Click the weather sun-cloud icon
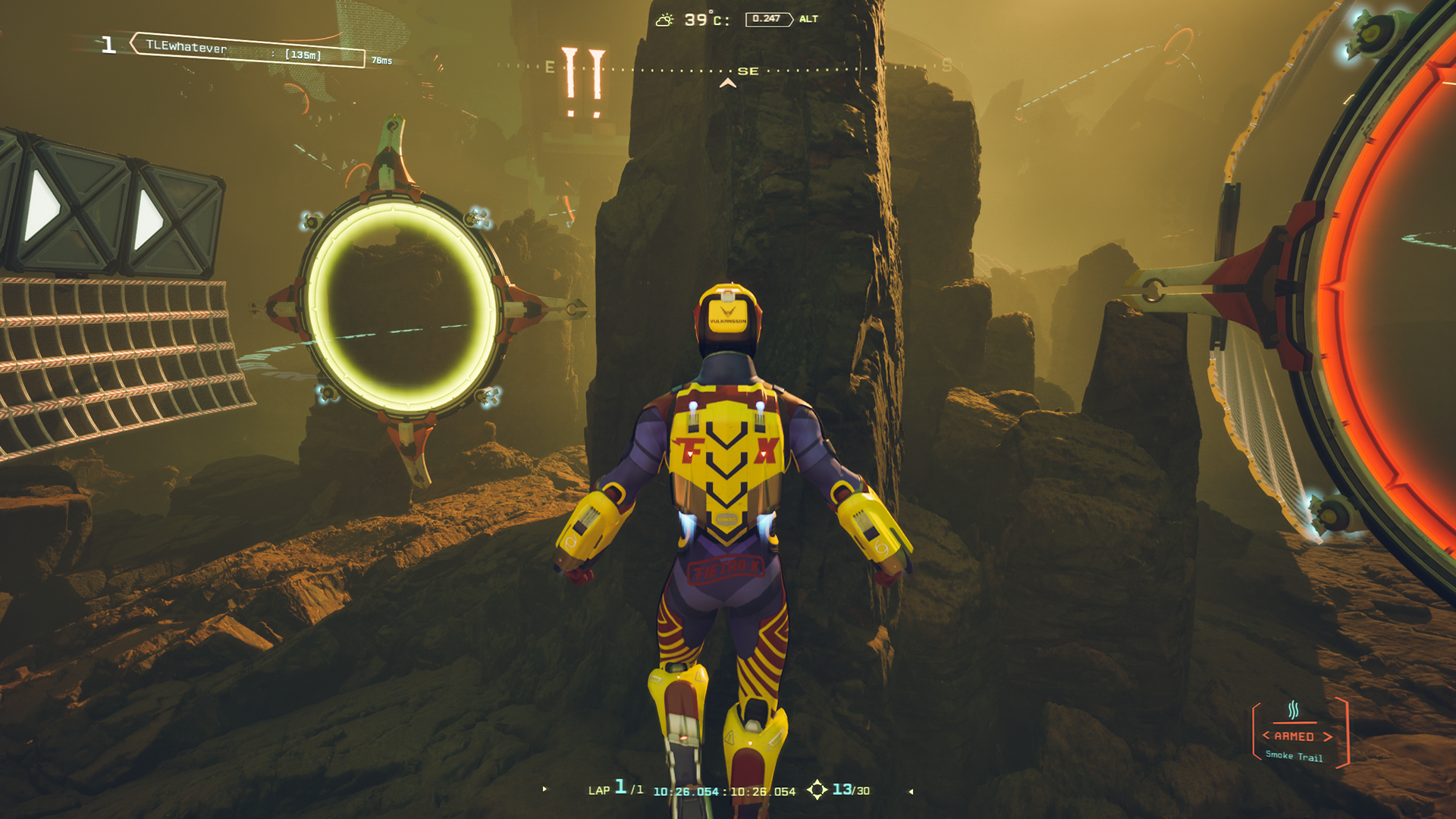This screenshot has height=819, width=1456. [x=664, y=20]
